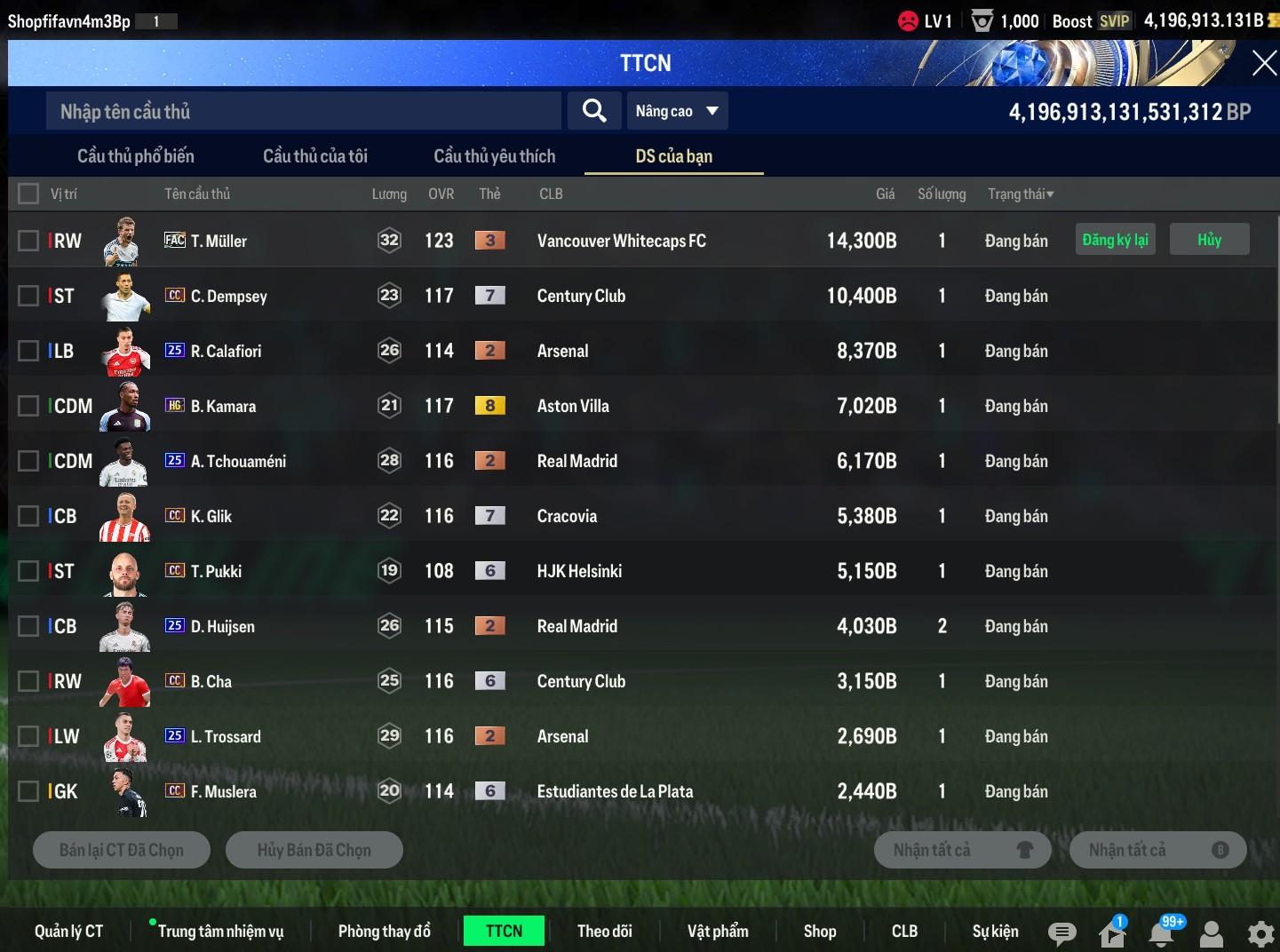Click the magnifying glass search button
The width and height of the screenshot is (1280, 952).
594,111
